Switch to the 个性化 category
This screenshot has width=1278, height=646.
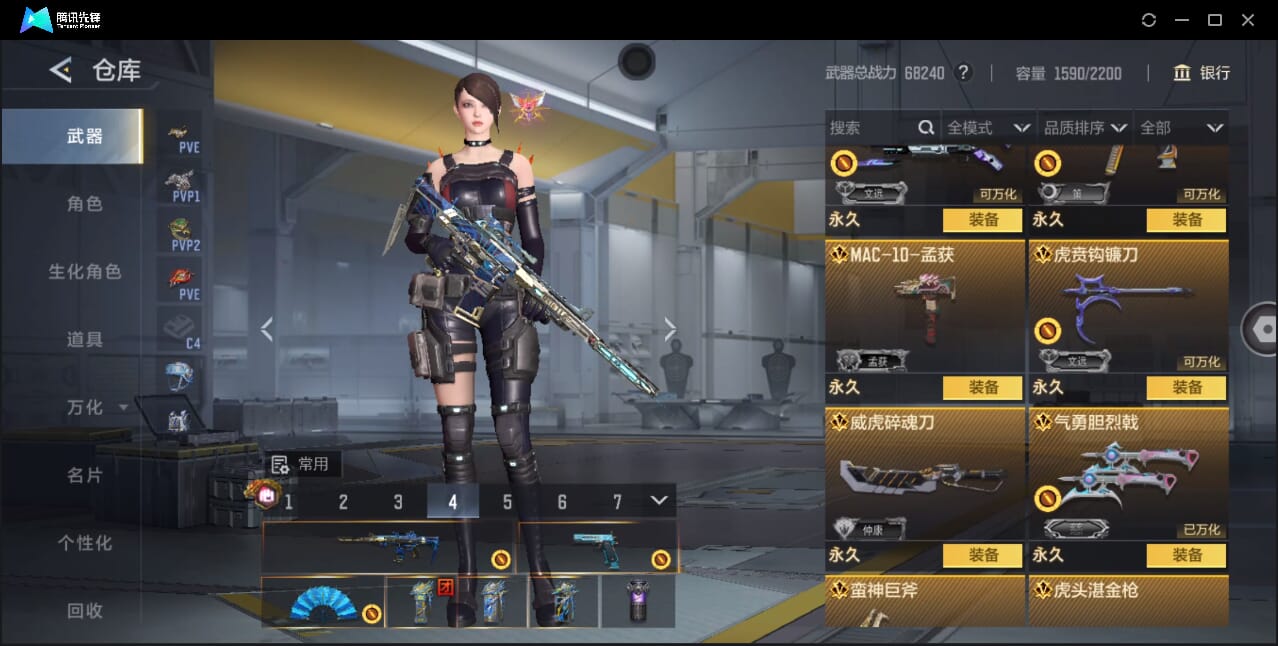click(x=84, y=543)
